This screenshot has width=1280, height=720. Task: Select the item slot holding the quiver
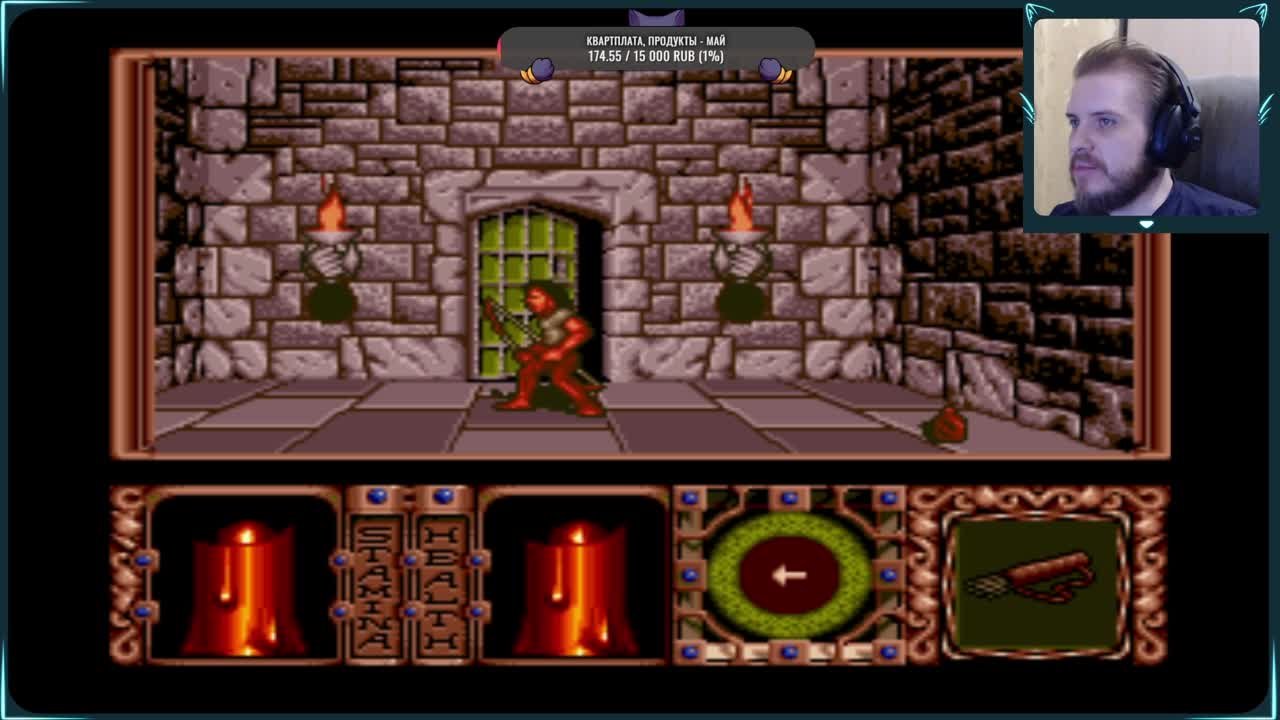1037,579
